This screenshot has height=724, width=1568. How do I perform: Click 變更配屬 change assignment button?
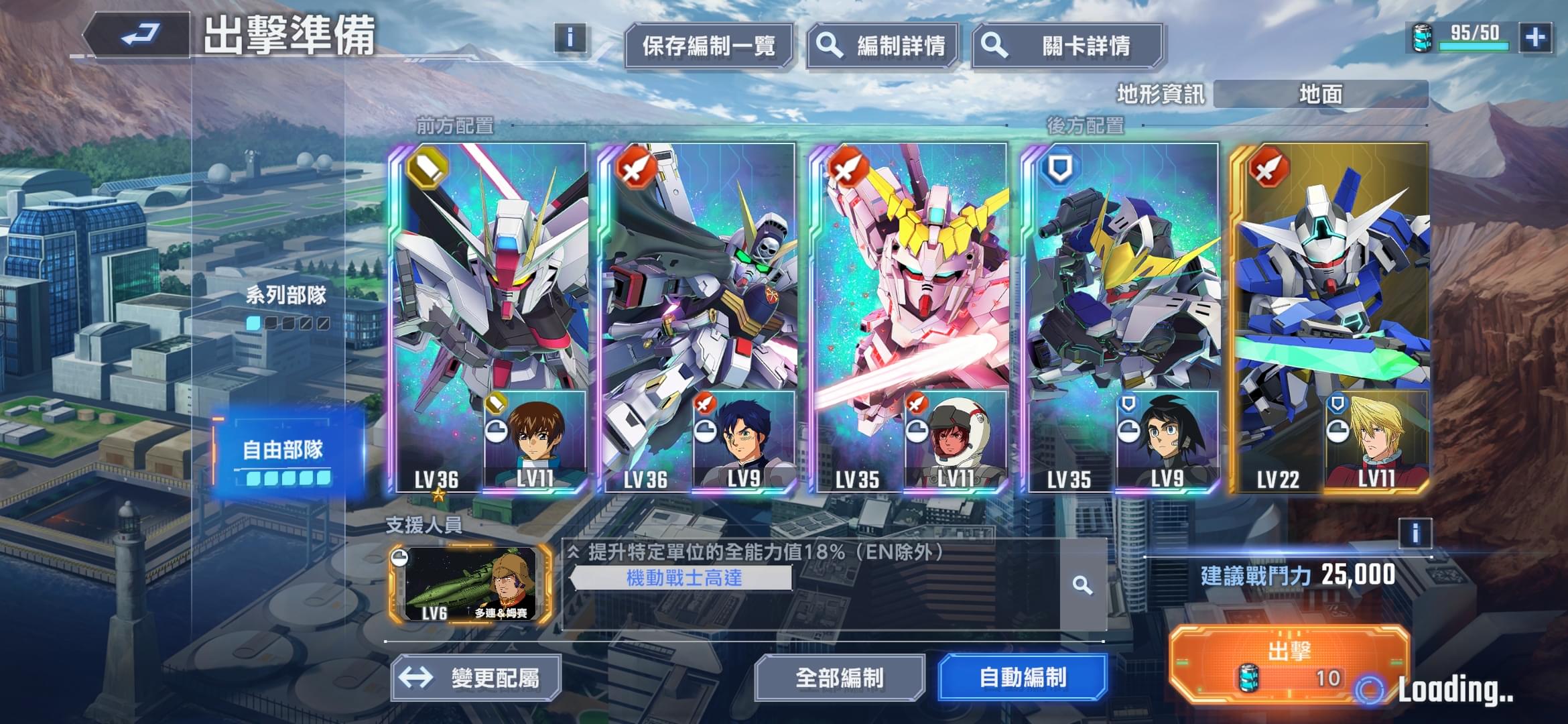476,678
